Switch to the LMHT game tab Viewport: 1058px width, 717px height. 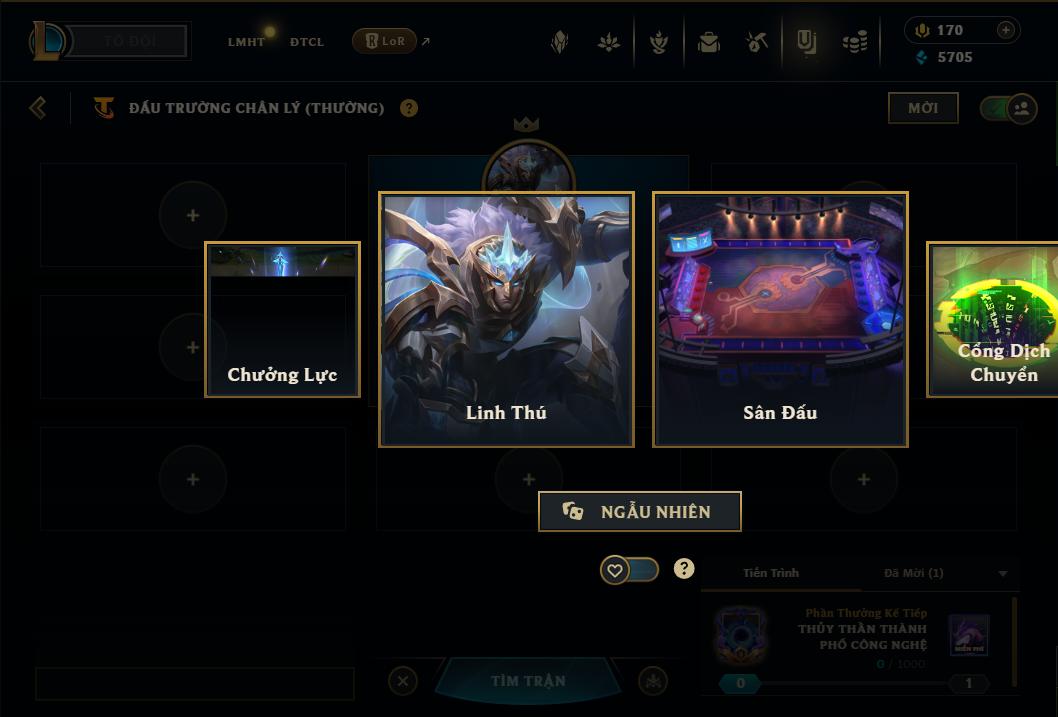pos(246,42)
